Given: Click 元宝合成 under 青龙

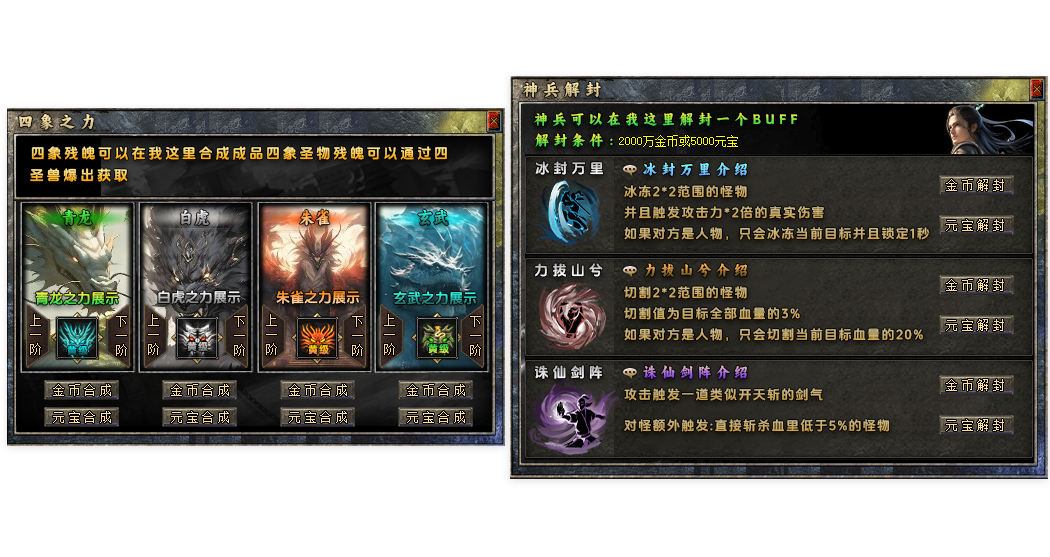Looking at the screenshot, I should tap(80, 417).
